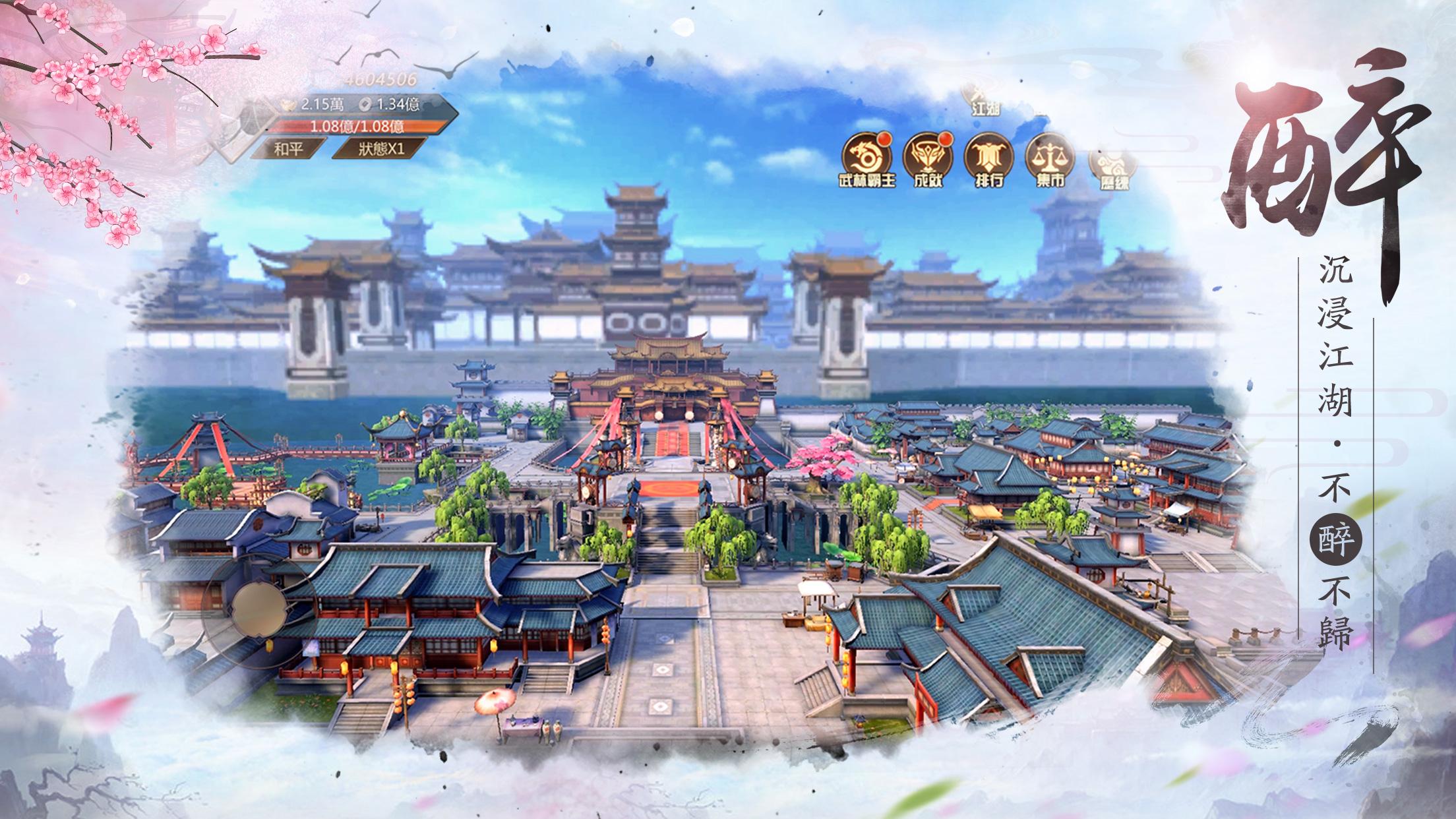Tap the red notification dot on 成就

[947, 141]
